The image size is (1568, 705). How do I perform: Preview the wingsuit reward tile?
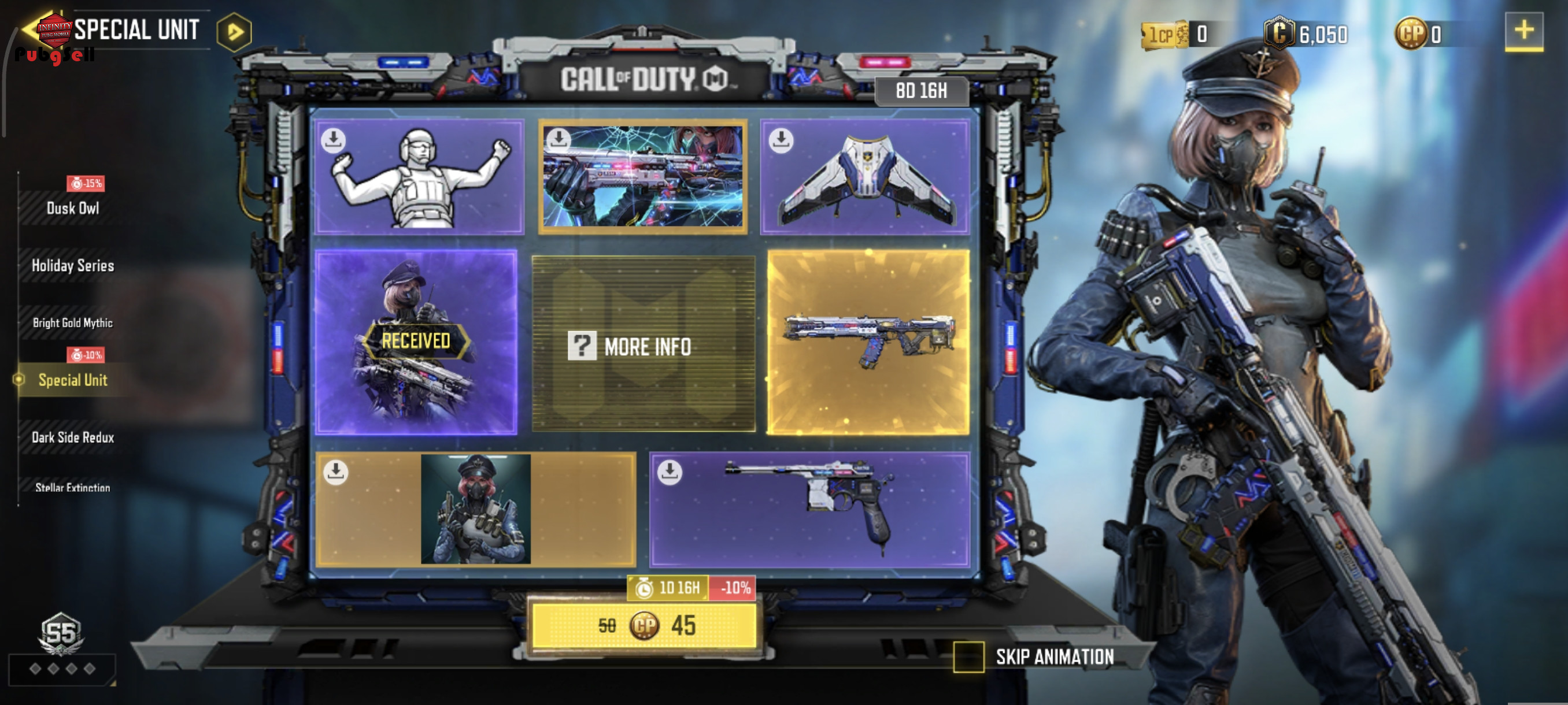(x=865, y=176)
